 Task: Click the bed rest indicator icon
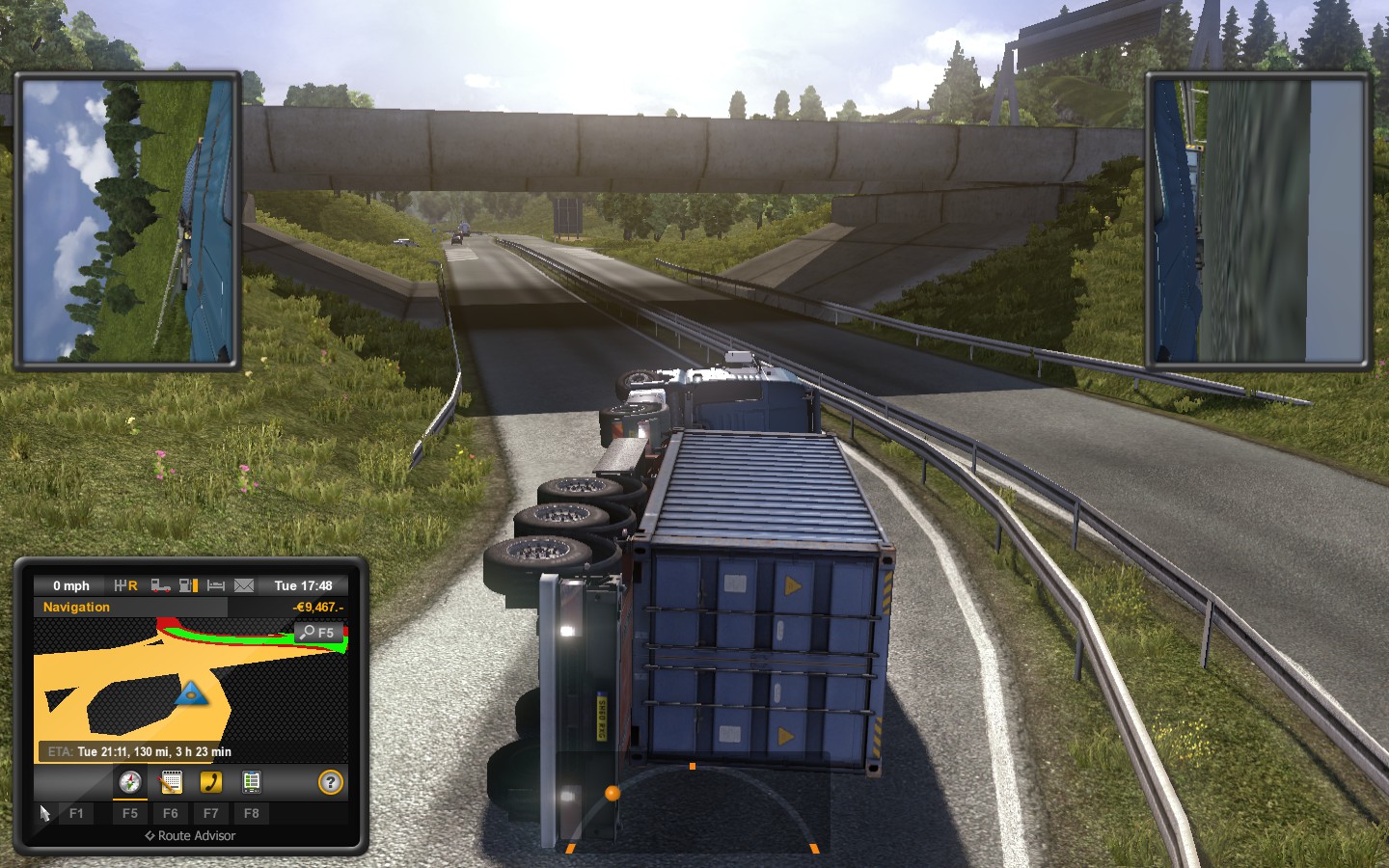click(x=216, y=585)
